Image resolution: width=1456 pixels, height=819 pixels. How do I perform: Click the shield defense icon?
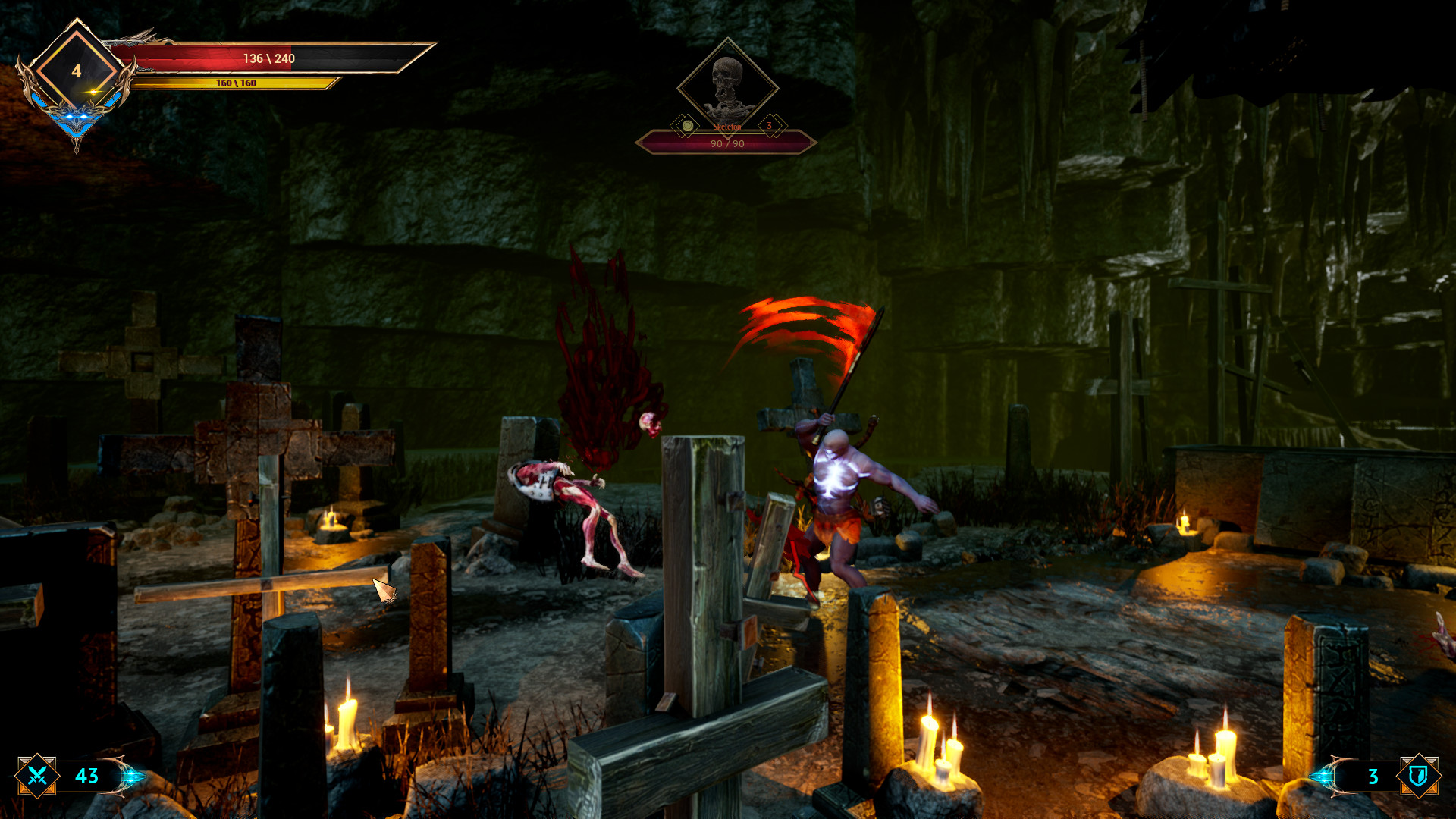(1419, 776)
